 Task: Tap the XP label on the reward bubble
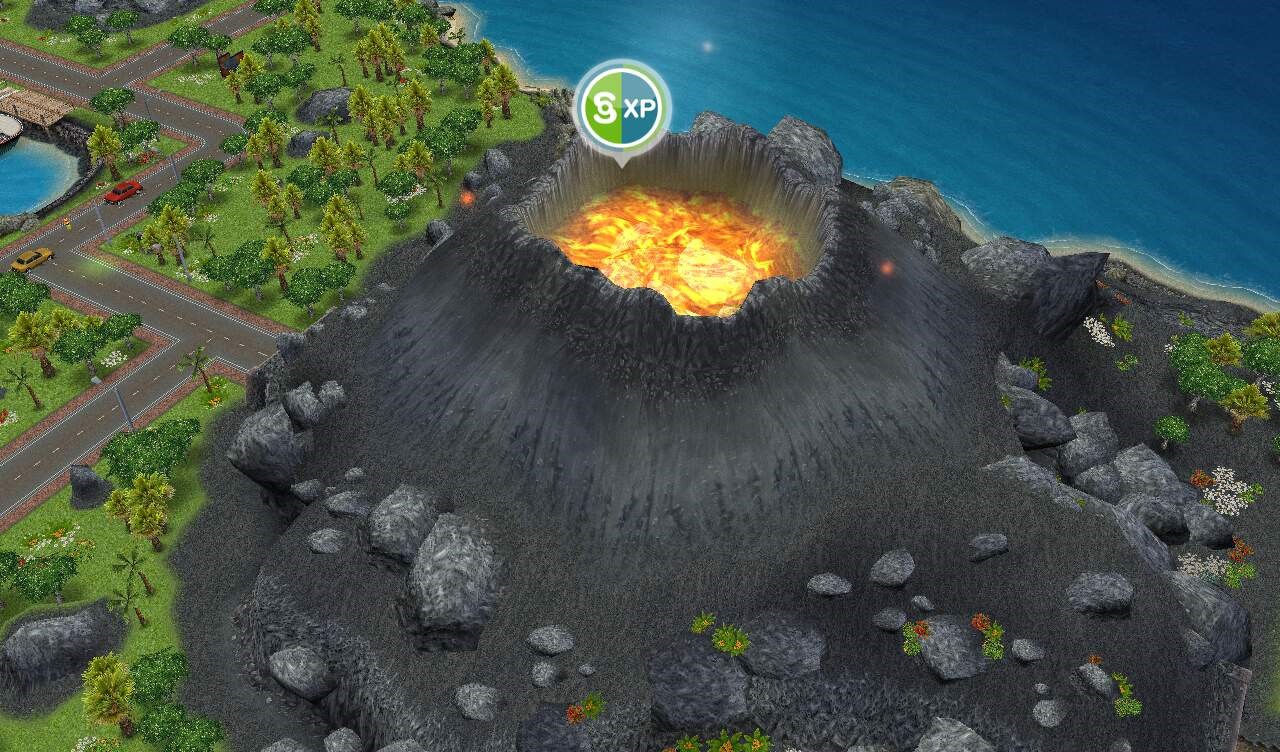coord(648,104)
